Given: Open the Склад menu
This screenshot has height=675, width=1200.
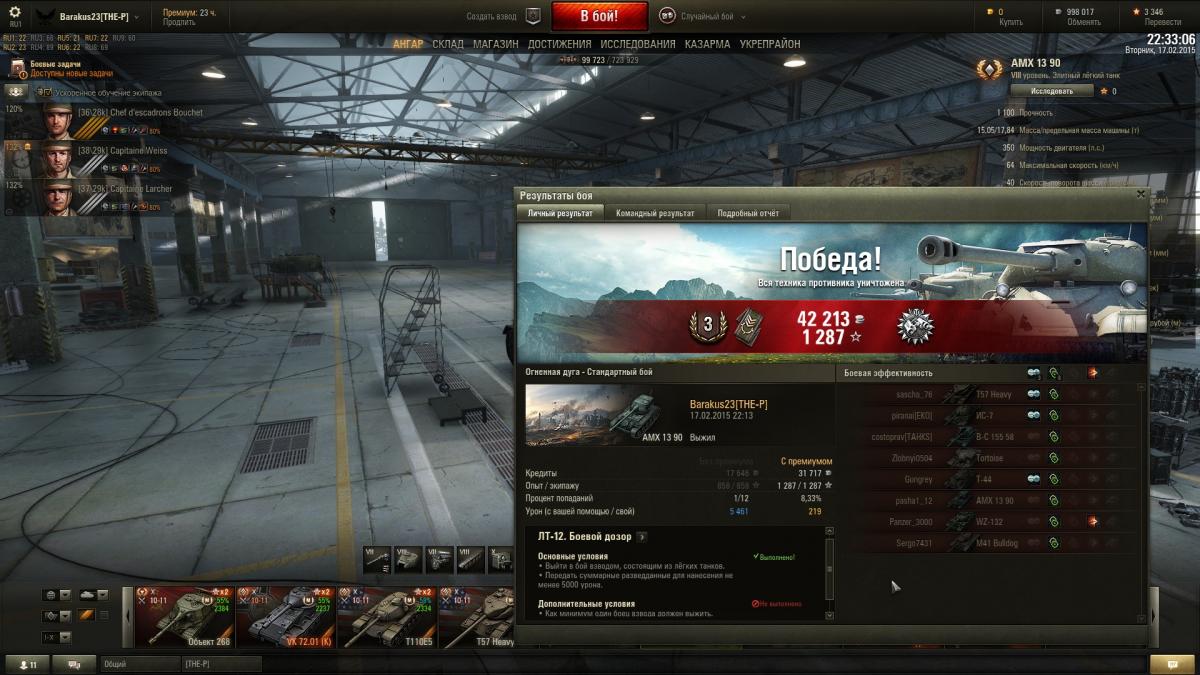Looking at the screenshot, I should (x=448, y=44).
